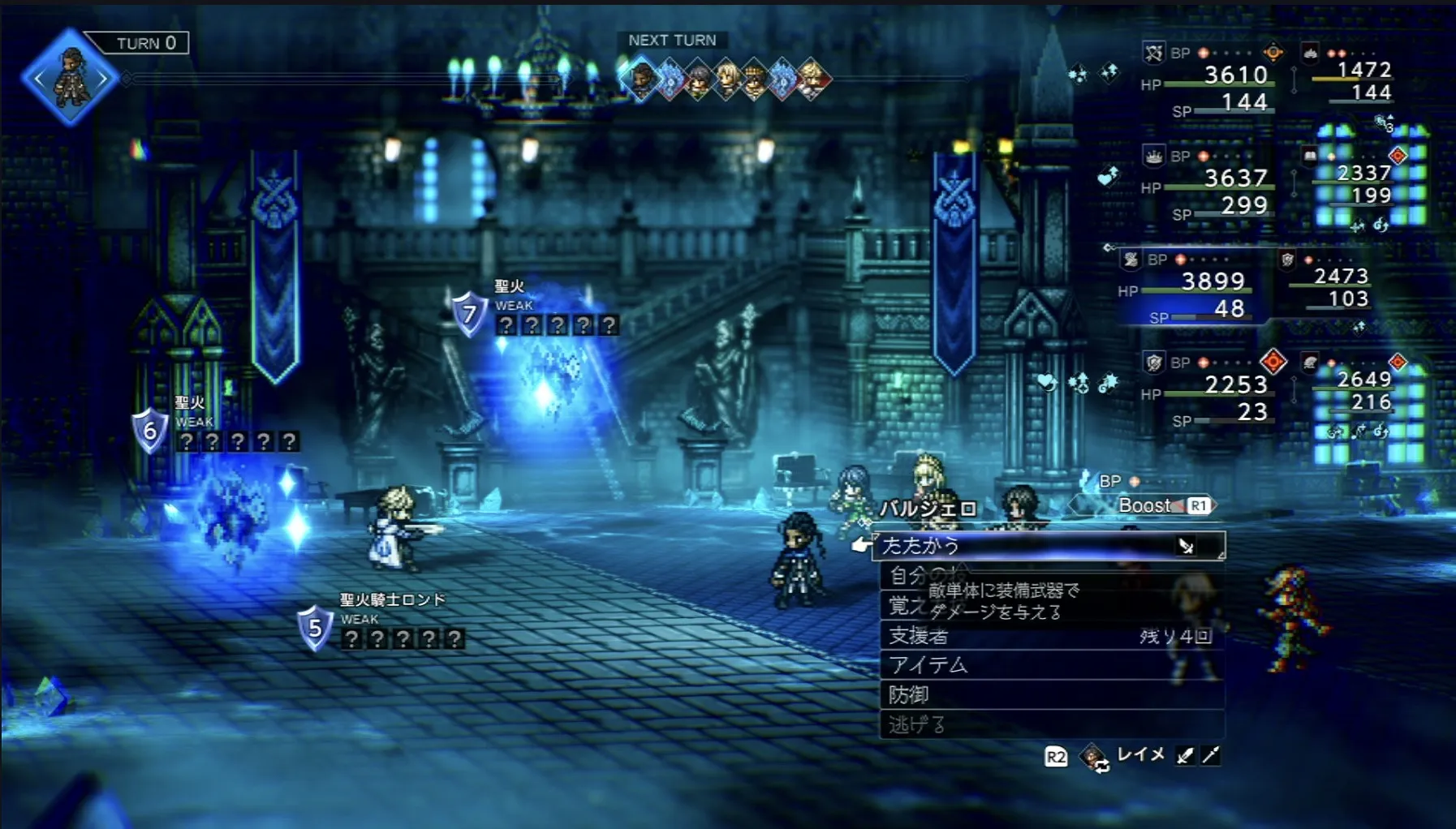Select the gray-haired character's turn order portrait
Image resolution: width=1456 pixels, height=829 pixels.
point(699,79)
